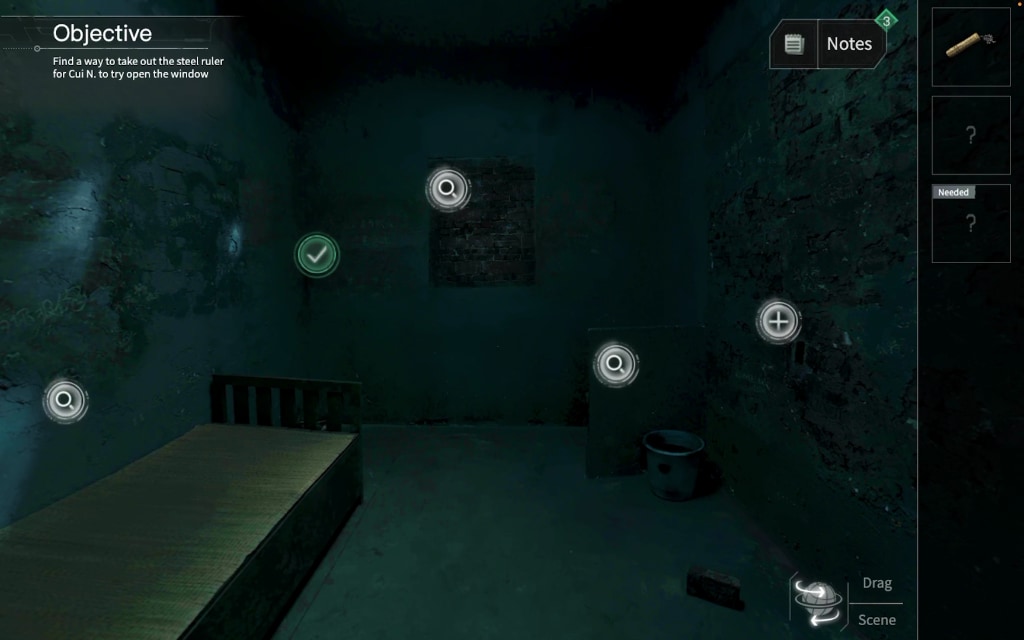The height and width of the screenshot is (640, 1024).
Task: Activate the plus-sign hotspot on the wall
Action: (x=778, y=321)
